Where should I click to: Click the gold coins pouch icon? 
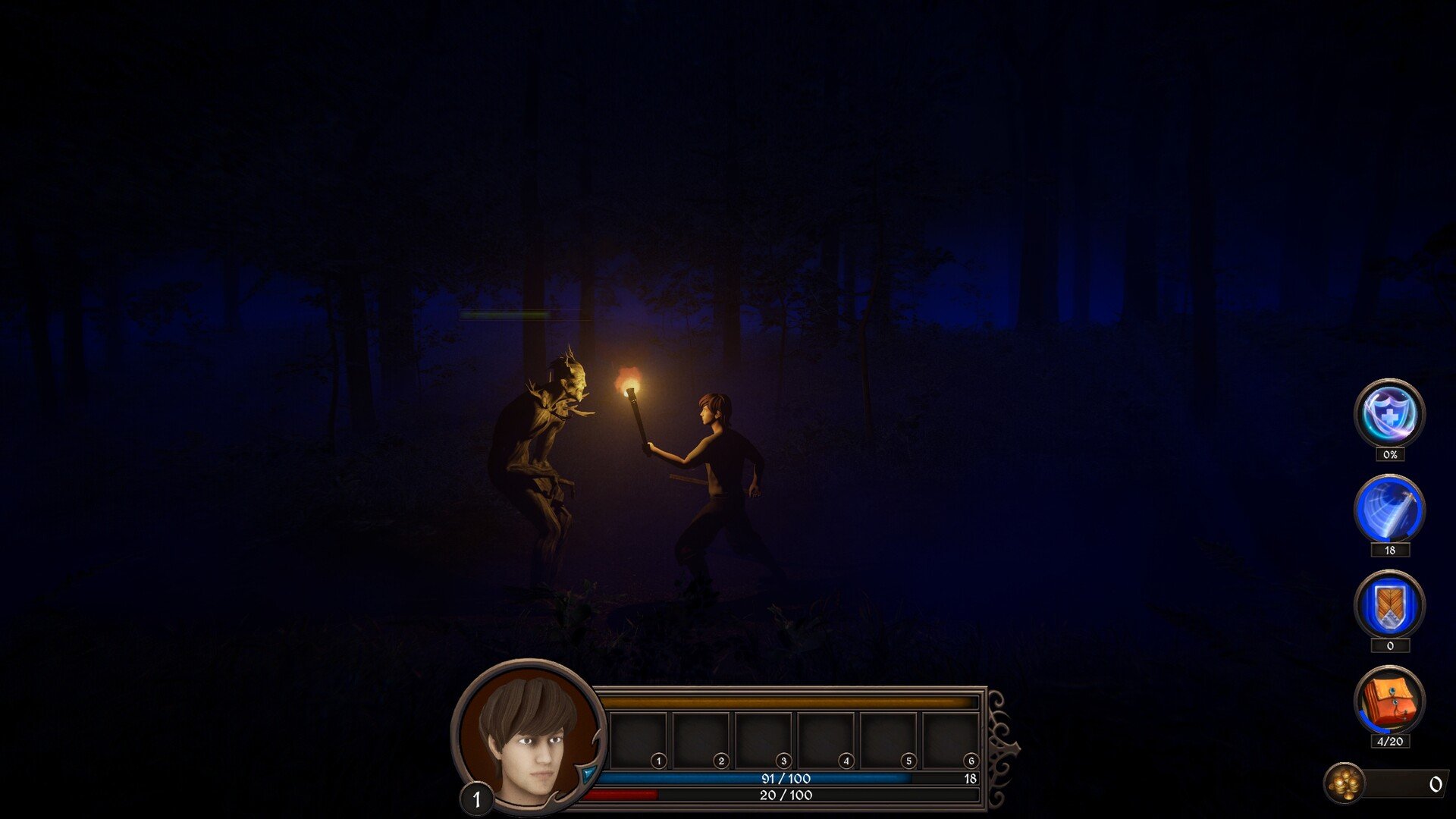point(1345,783)
